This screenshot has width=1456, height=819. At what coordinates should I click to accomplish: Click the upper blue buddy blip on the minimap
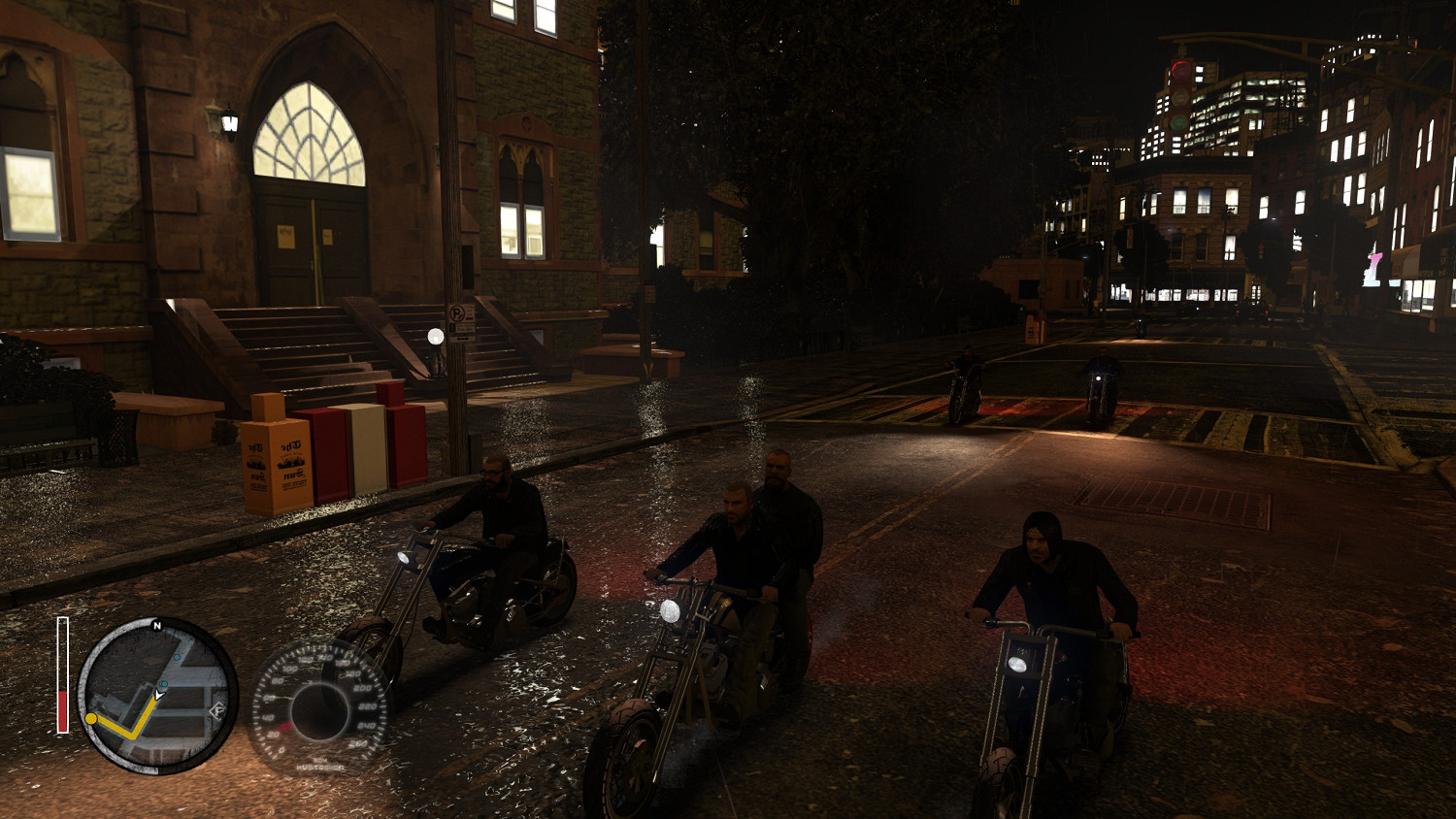point(177,658)
